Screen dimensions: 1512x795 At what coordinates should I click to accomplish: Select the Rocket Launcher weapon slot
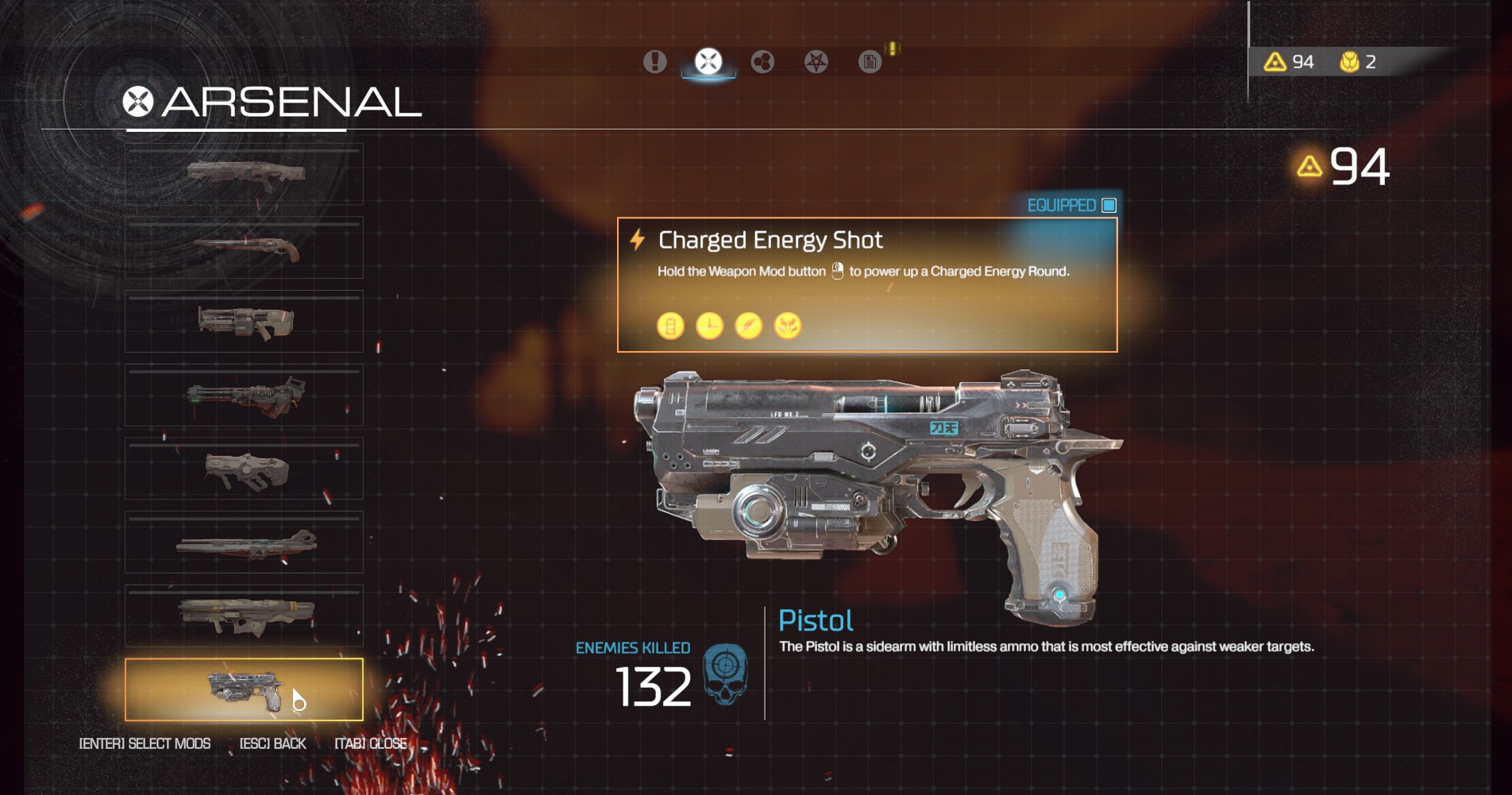click(244, 616)
